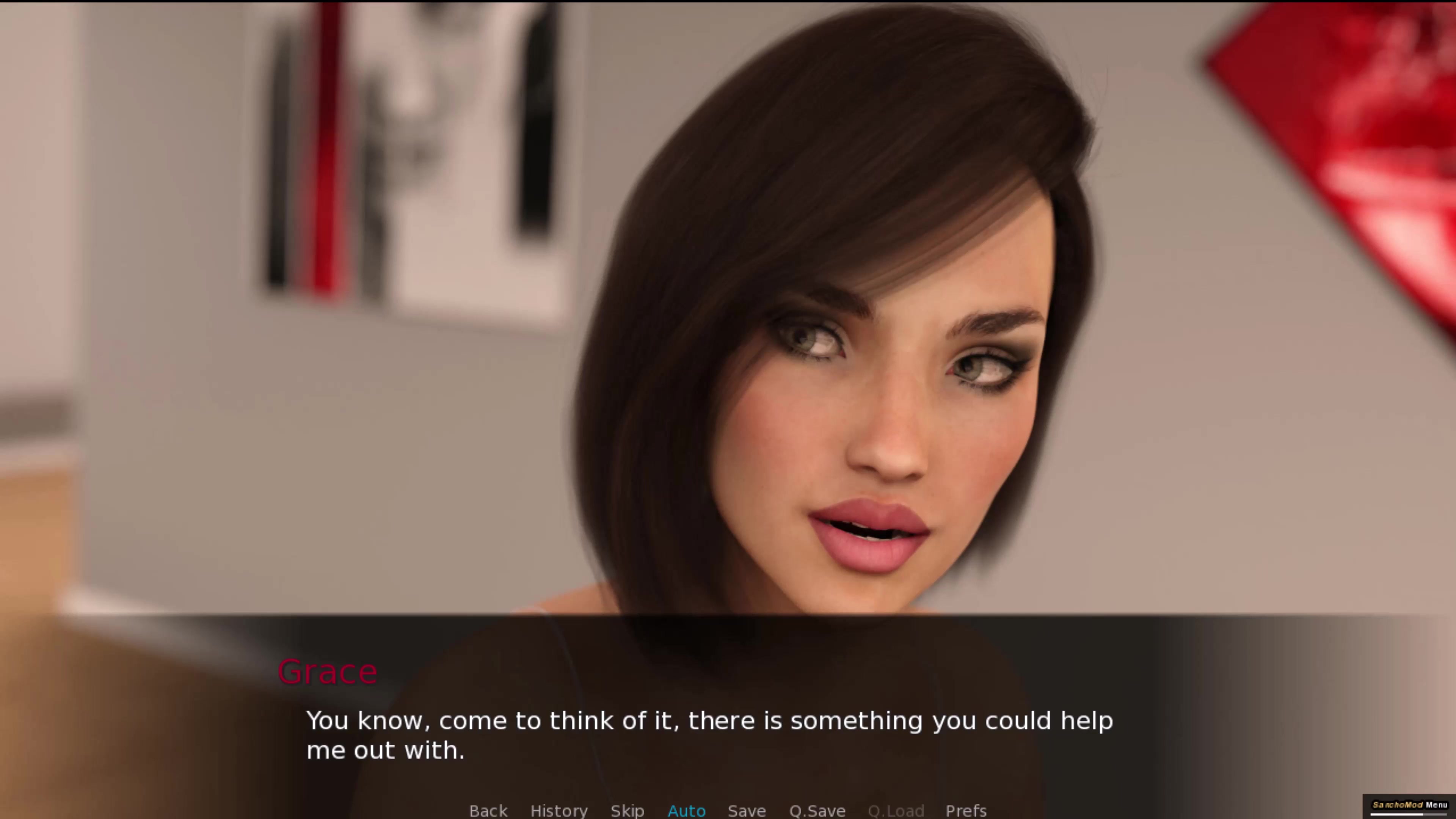Toggle Auto-advance mode
The image size is (1456, 819).
pos(686,811)
